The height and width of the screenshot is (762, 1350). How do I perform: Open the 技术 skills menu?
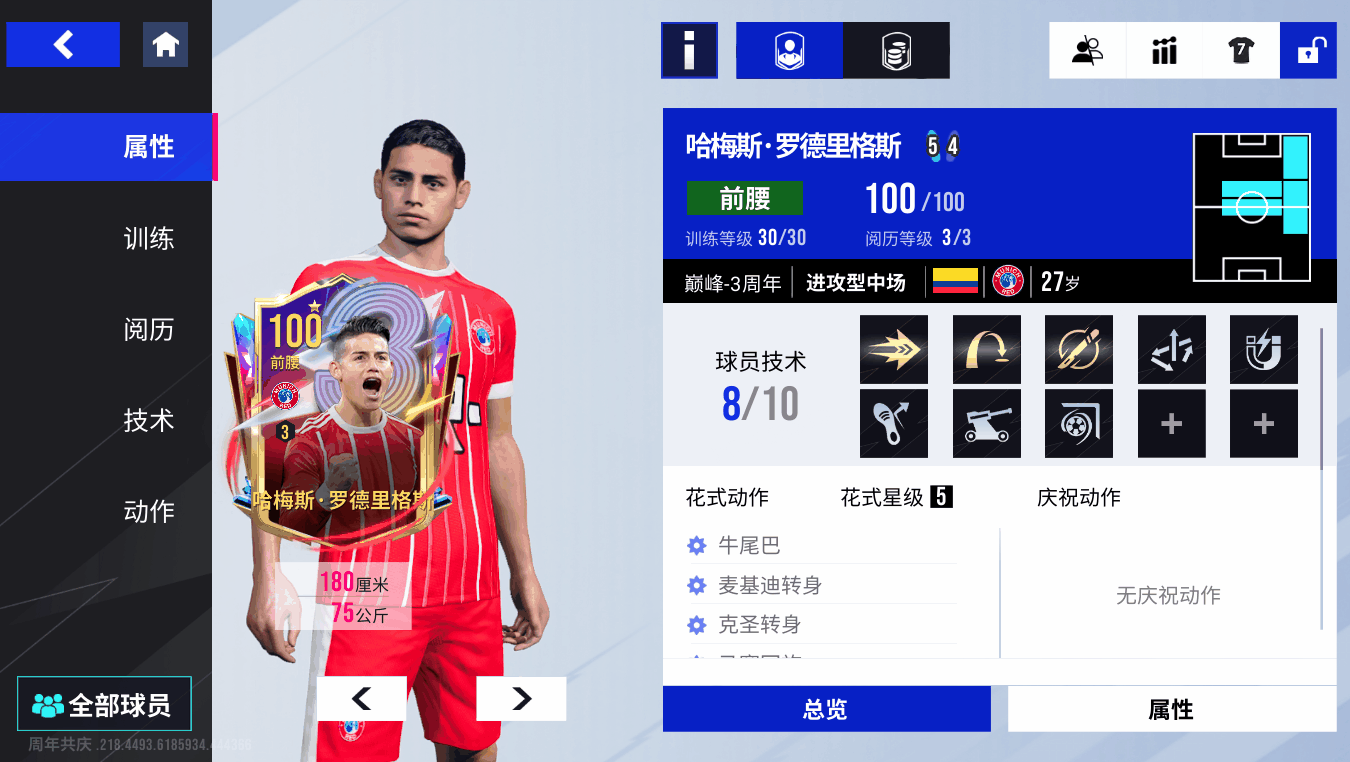tap(148, 420)
